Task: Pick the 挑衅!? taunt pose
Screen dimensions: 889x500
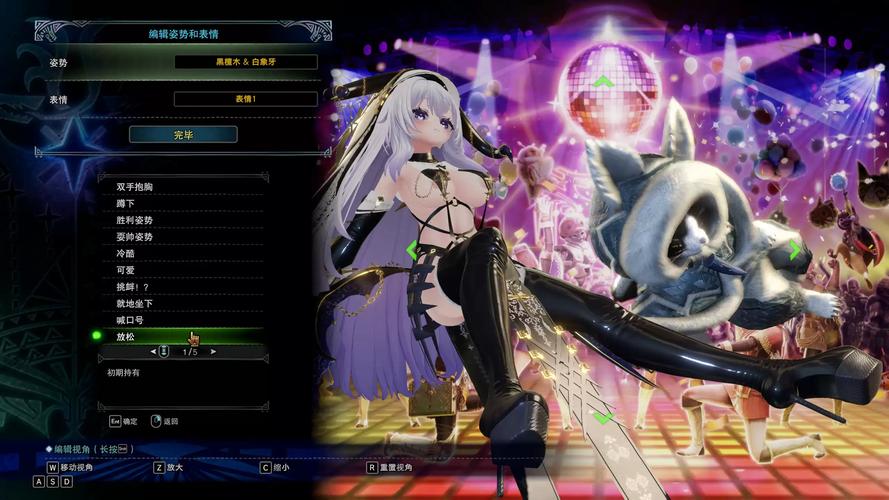Action: [x=133, y=287]
